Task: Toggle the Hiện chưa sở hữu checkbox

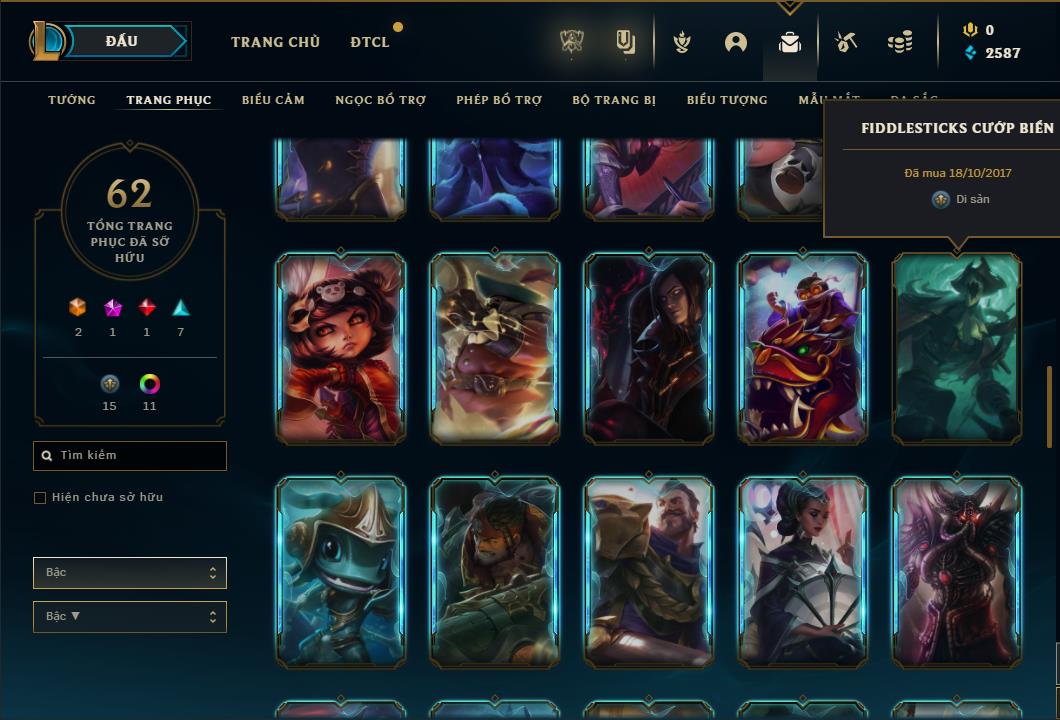Action: tap(40, 498)
